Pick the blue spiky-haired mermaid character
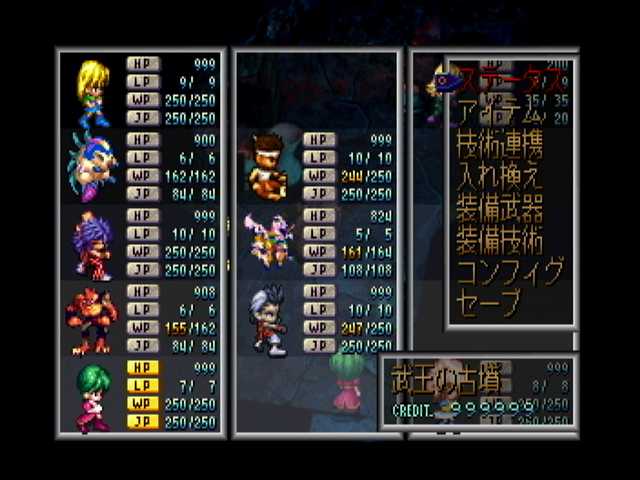 click(x=93, y=160)
